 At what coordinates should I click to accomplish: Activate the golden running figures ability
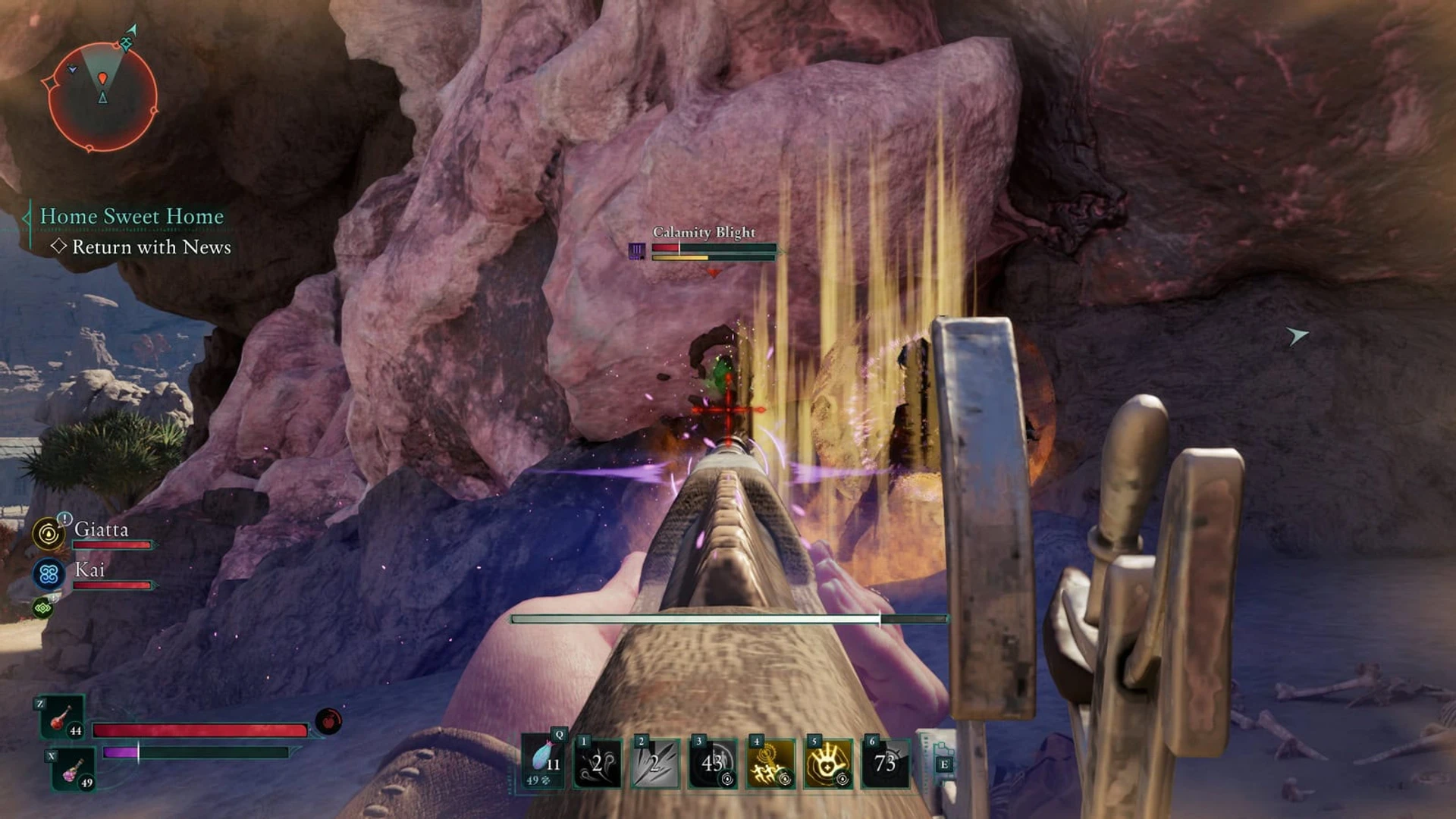(x=770, y=763)
